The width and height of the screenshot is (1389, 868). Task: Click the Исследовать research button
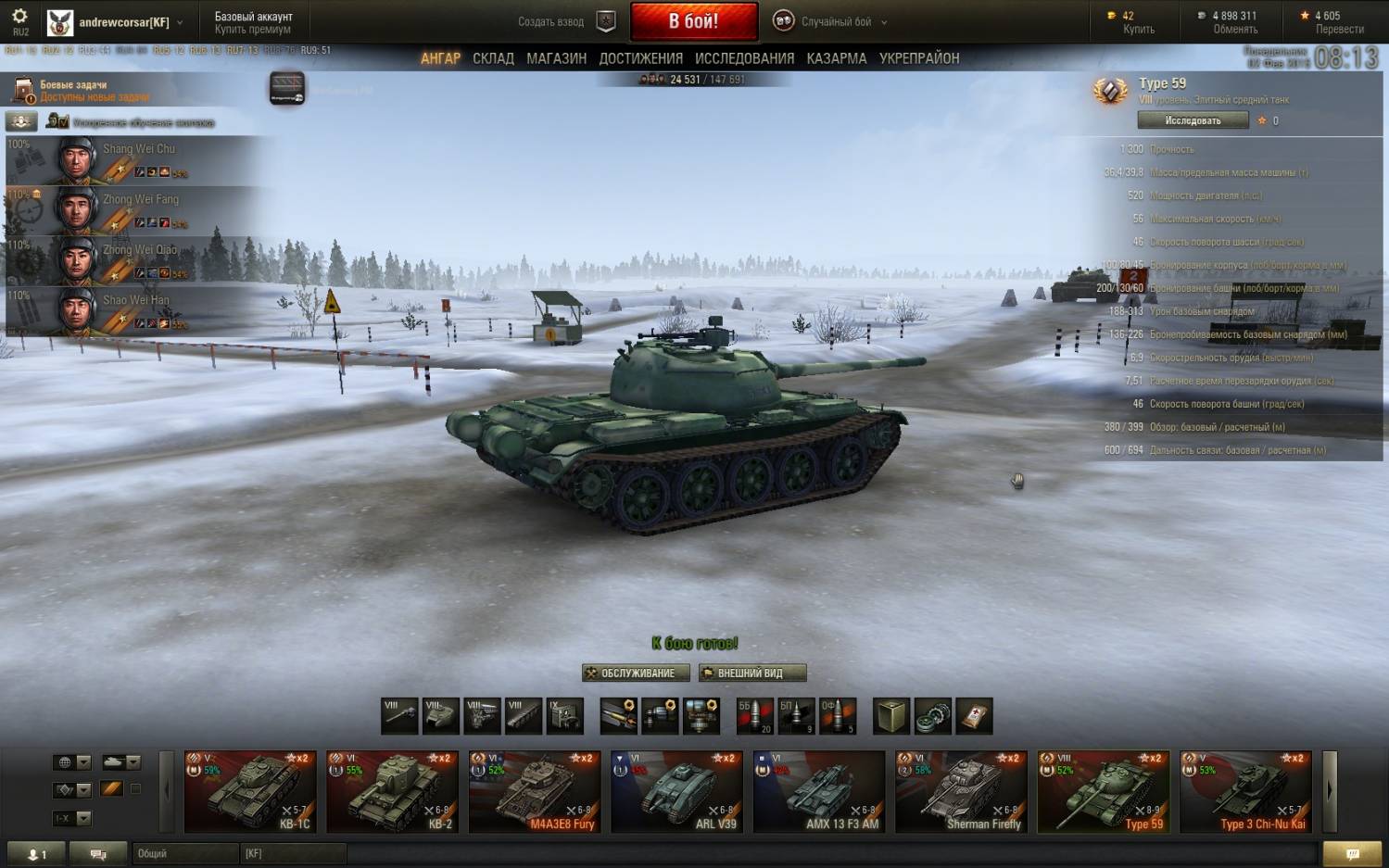[1193, 120]
